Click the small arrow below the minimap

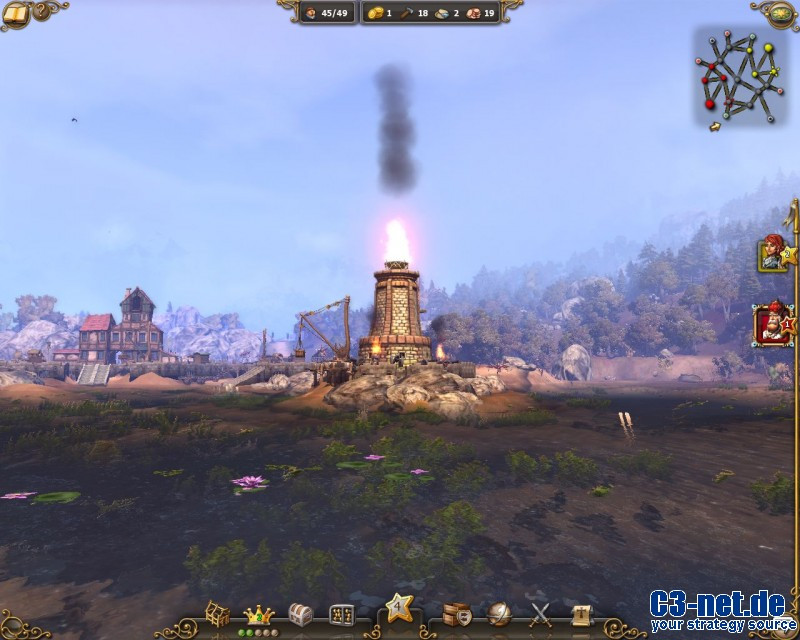(714, 127)
